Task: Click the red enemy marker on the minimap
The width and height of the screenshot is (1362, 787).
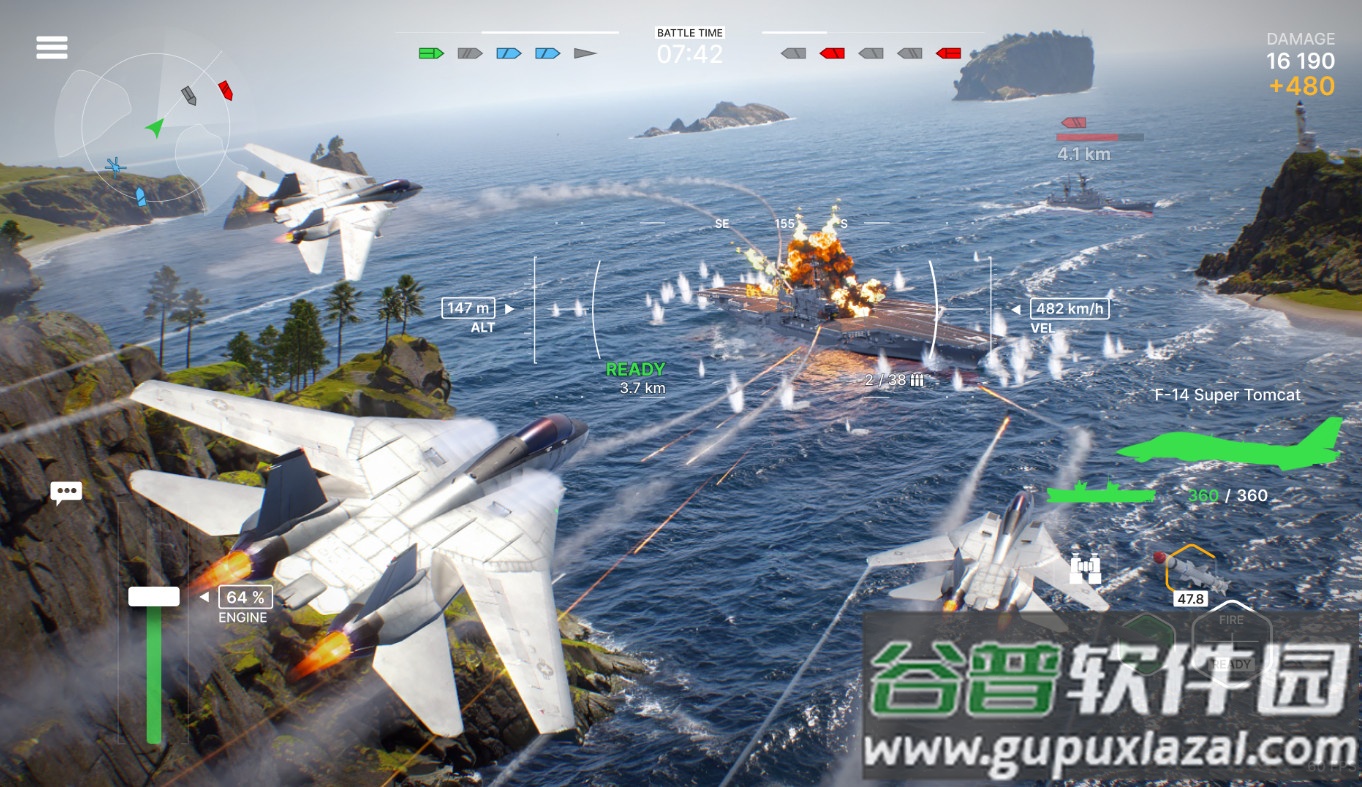Action: [226, 91]
